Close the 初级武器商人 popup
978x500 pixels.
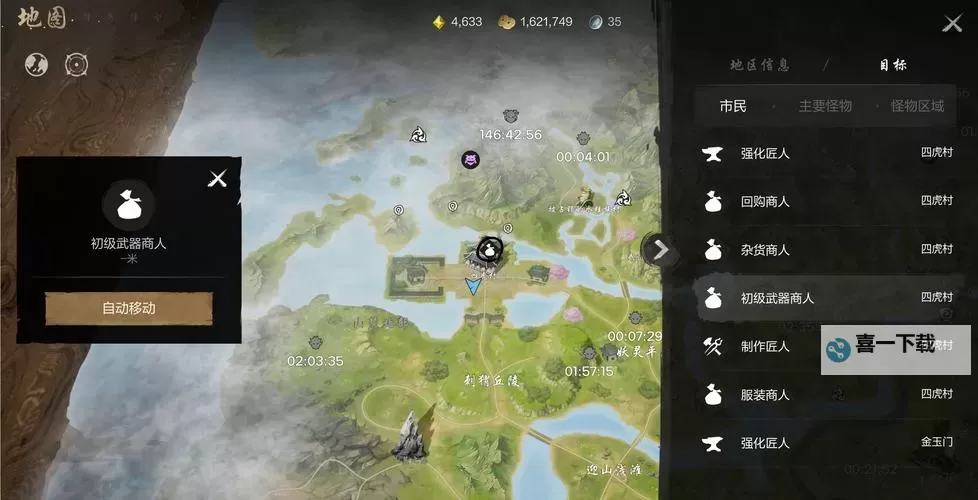click(217, 179)
